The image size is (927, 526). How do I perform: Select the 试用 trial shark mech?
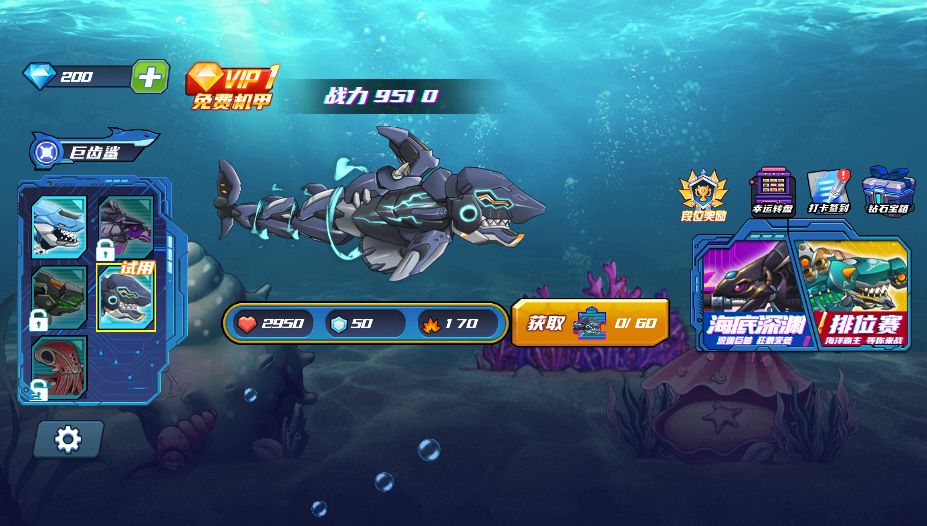pyautogui.click(x=126, y=298)
